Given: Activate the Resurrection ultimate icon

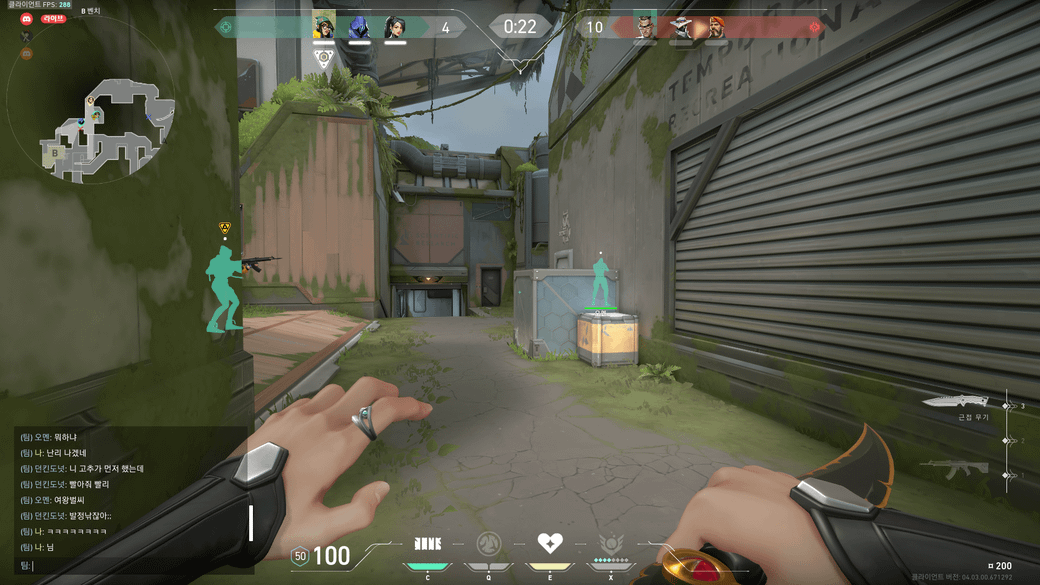Looking at the screenshot, I should click(x=611, y=545).
